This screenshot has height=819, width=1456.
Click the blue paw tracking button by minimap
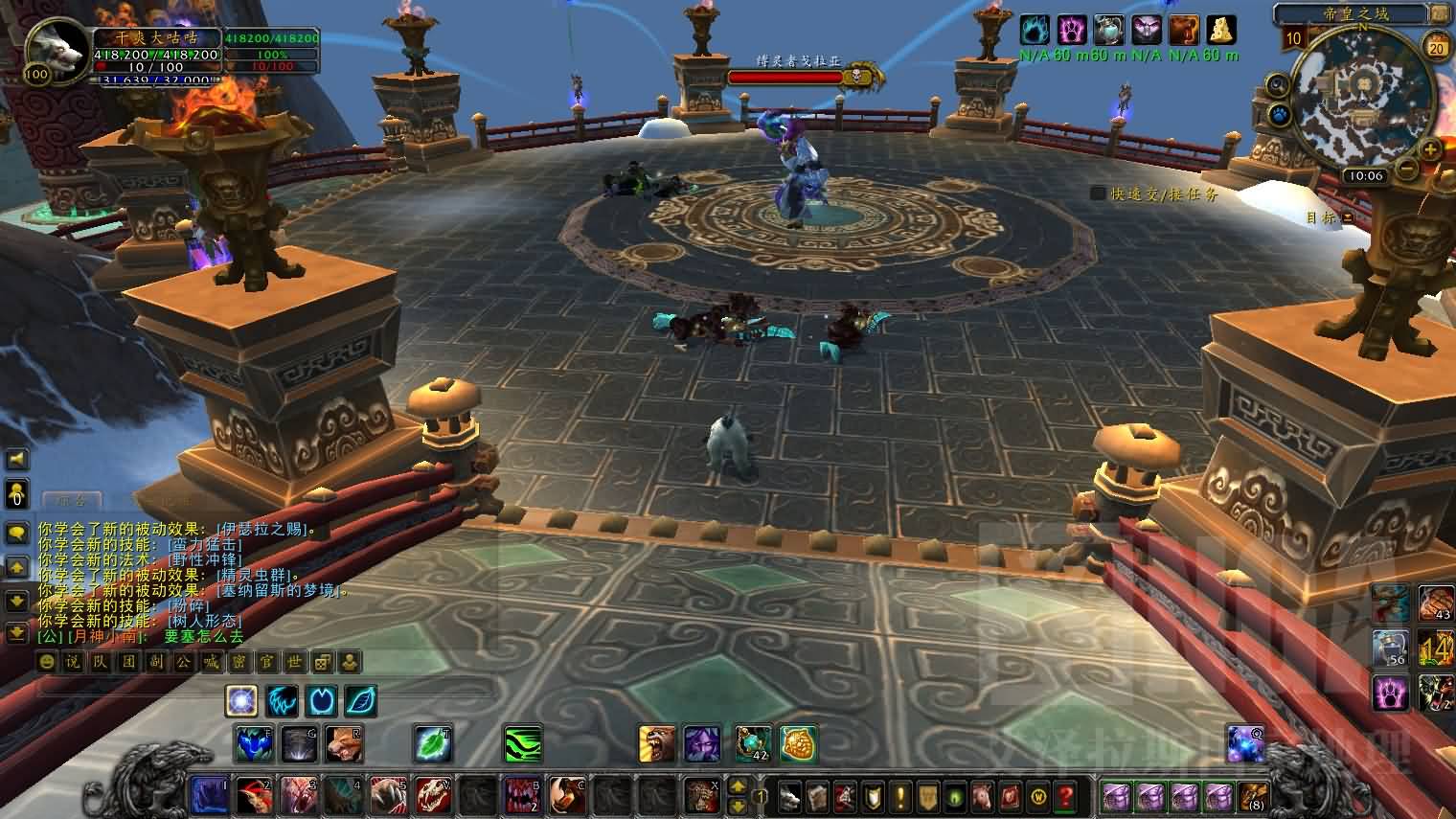1280,116
